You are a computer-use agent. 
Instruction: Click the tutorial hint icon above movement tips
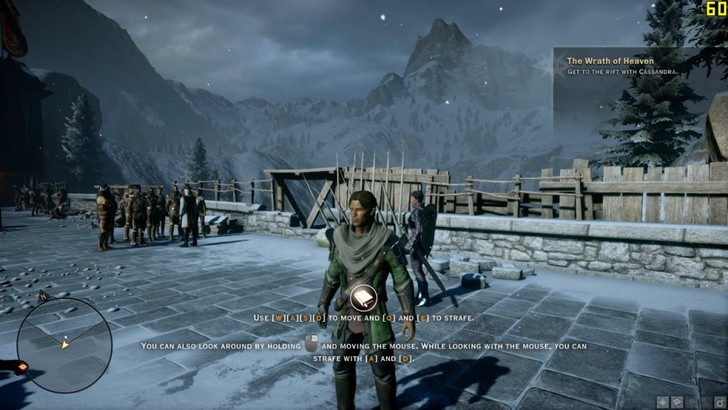tap(362, 298)
